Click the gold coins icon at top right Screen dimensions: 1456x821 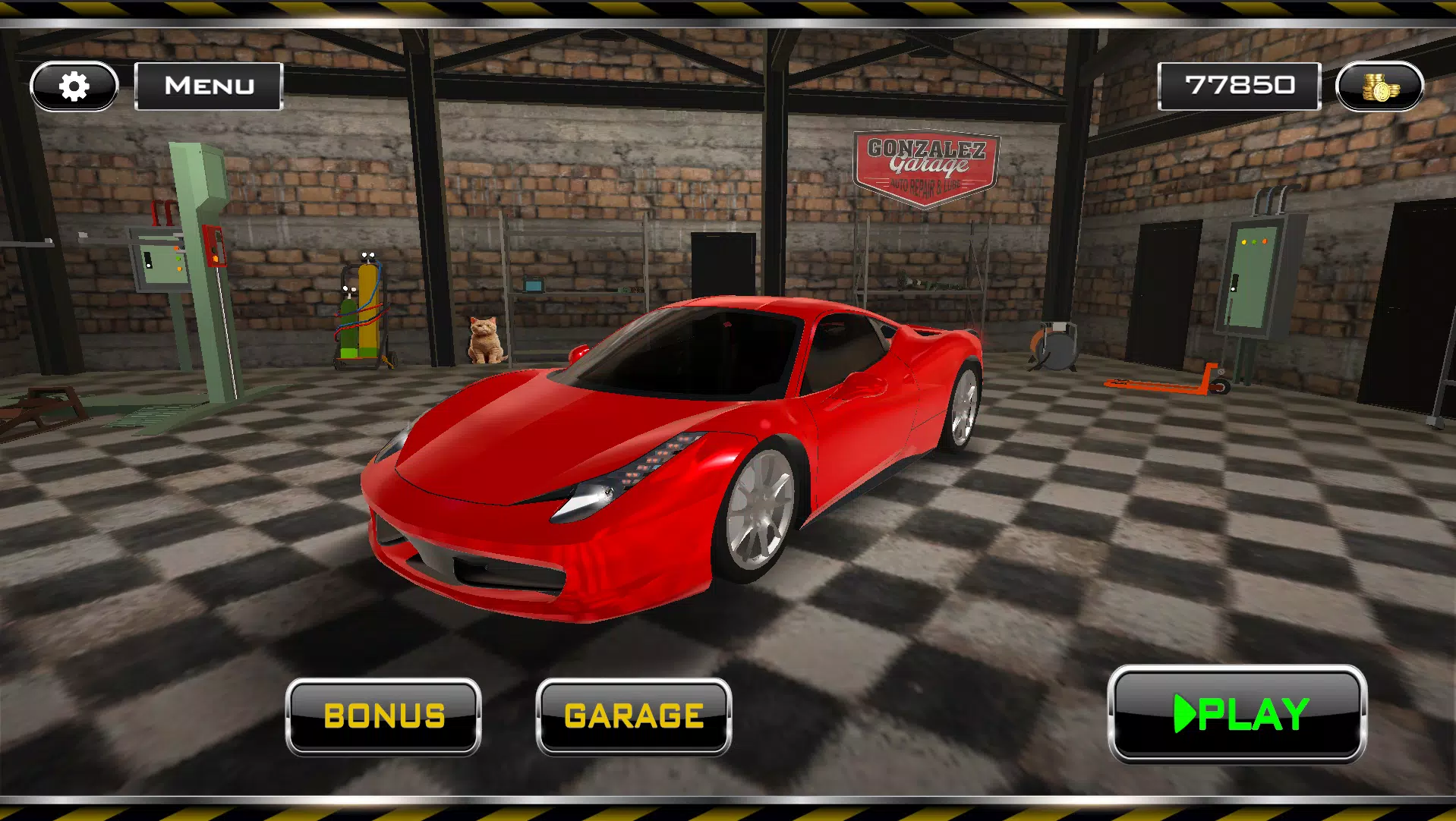coord(1381,86)
